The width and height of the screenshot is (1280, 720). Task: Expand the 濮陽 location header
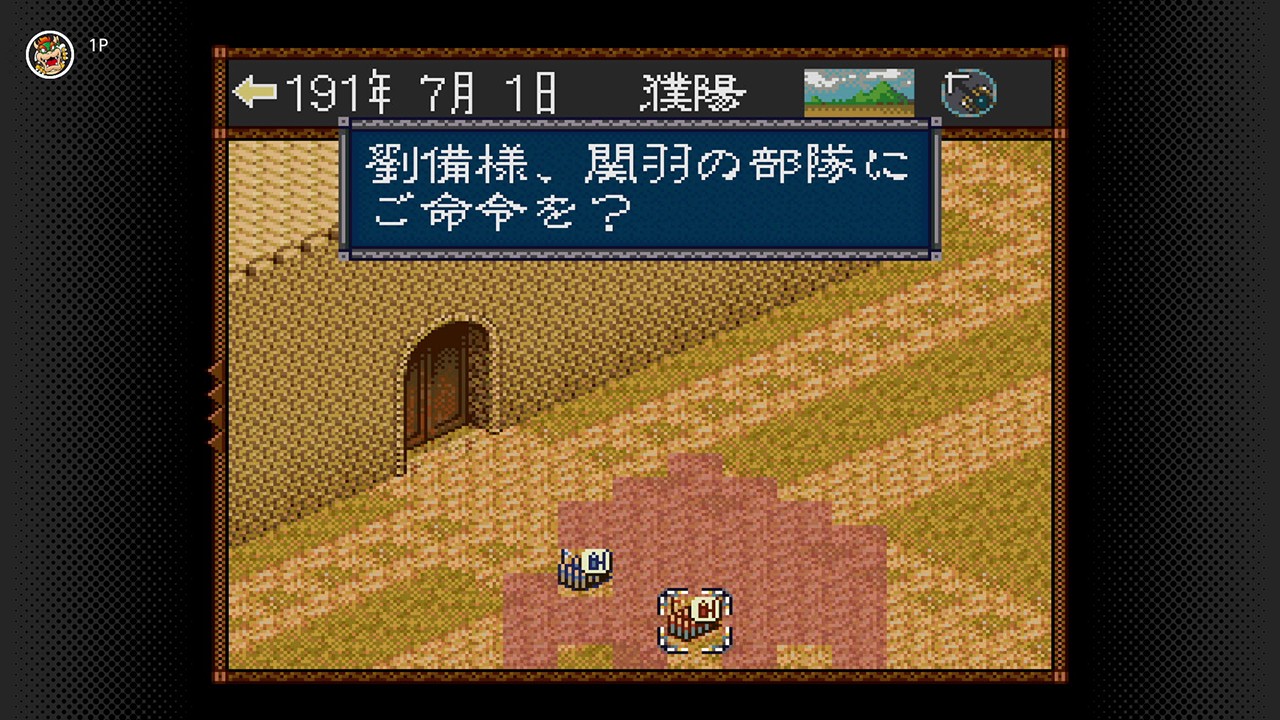692,92
